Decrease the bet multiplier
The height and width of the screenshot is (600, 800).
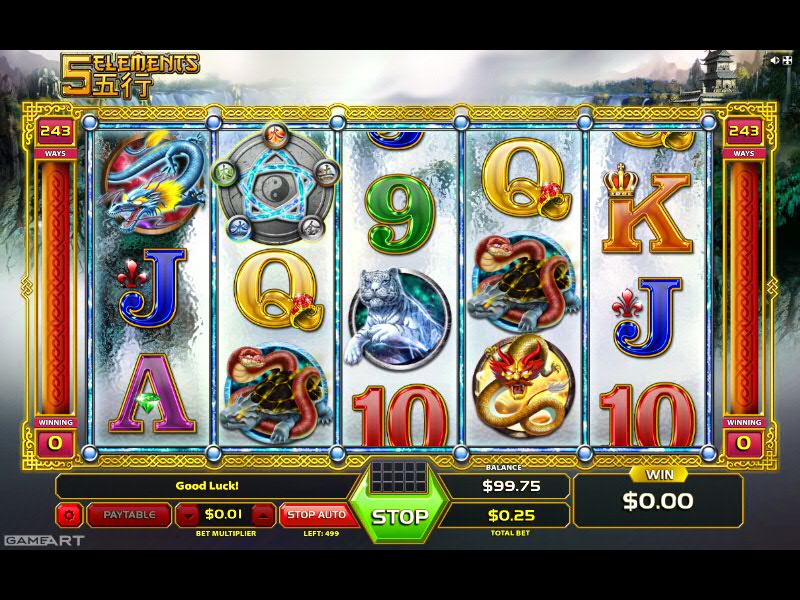189,515
